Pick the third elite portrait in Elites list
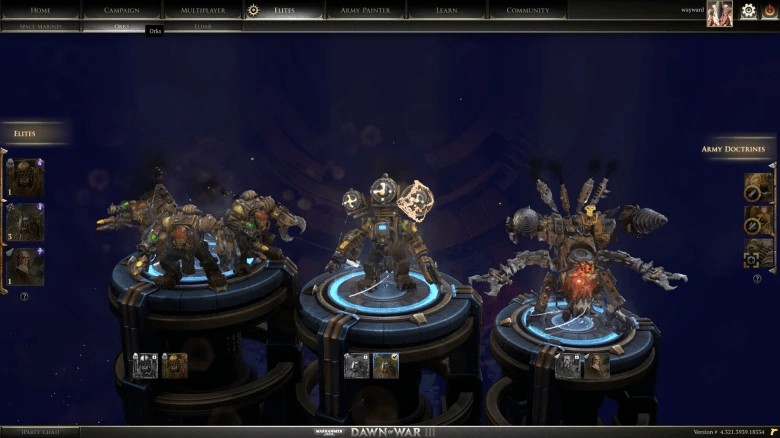 point(25,266)
